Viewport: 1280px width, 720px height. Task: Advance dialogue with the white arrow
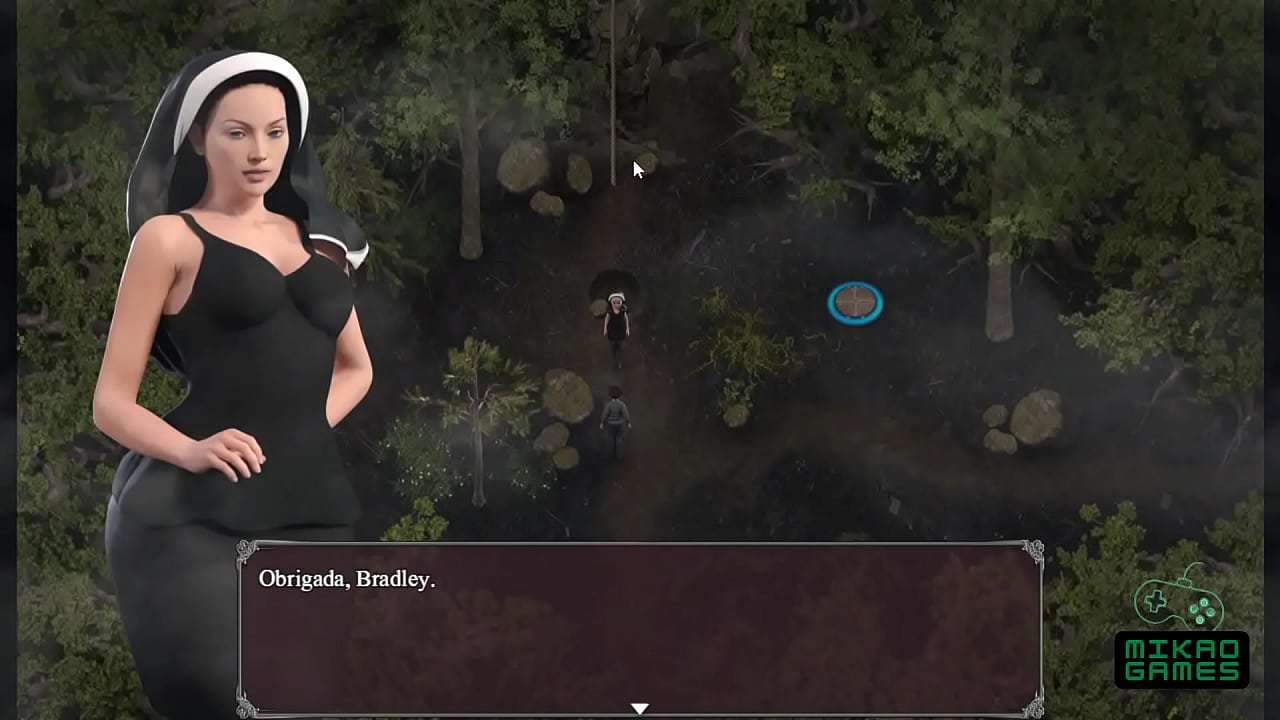(x=640, y=708)
